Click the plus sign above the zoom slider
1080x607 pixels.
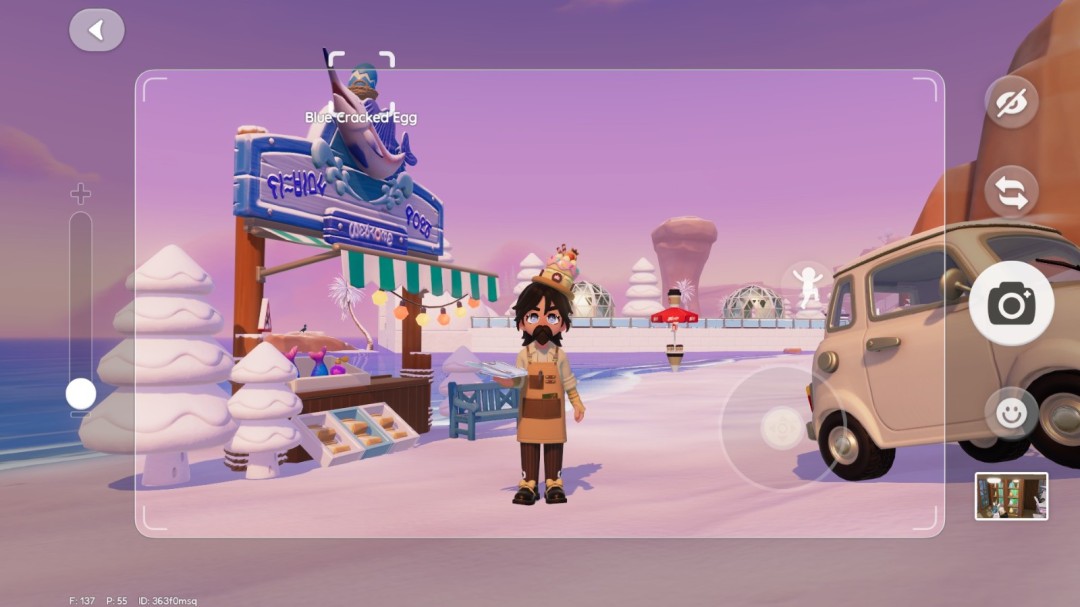point(80,194)
